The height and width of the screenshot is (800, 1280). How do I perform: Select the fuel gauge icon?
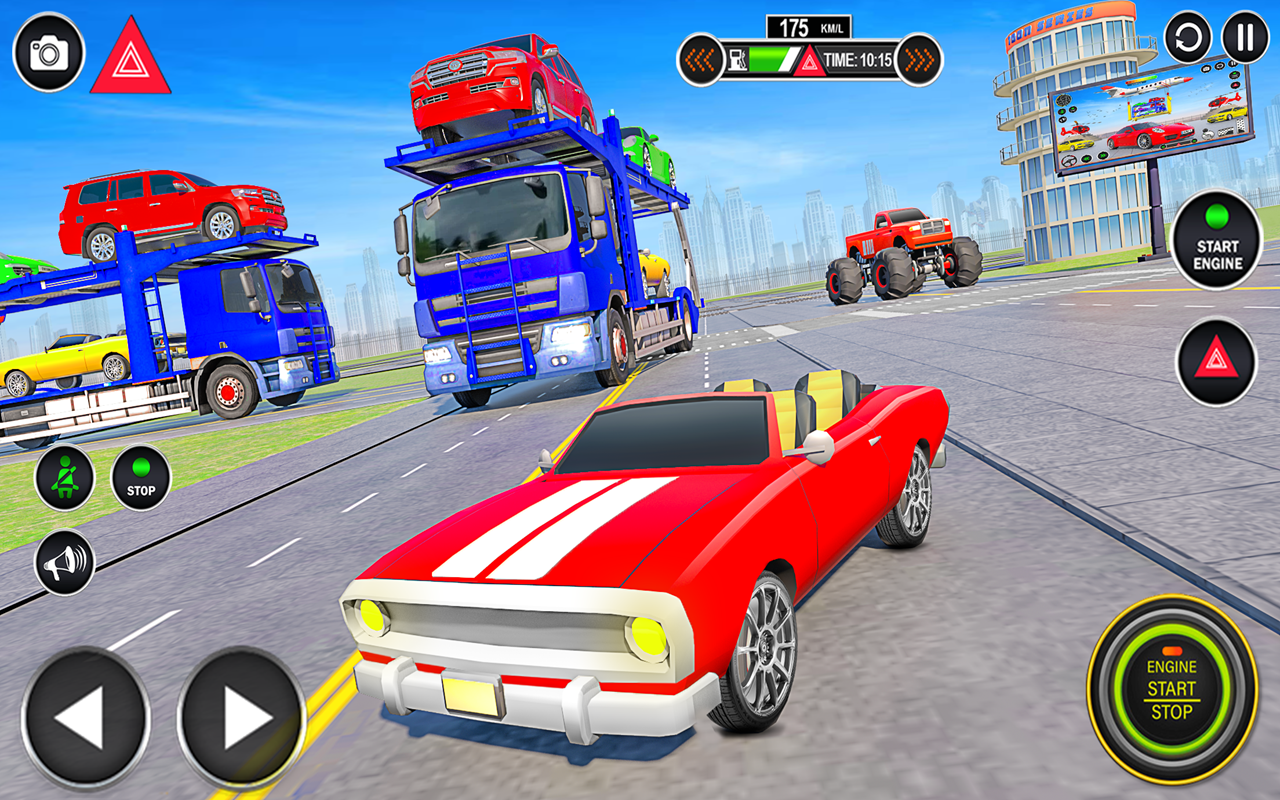pos(737,58)
